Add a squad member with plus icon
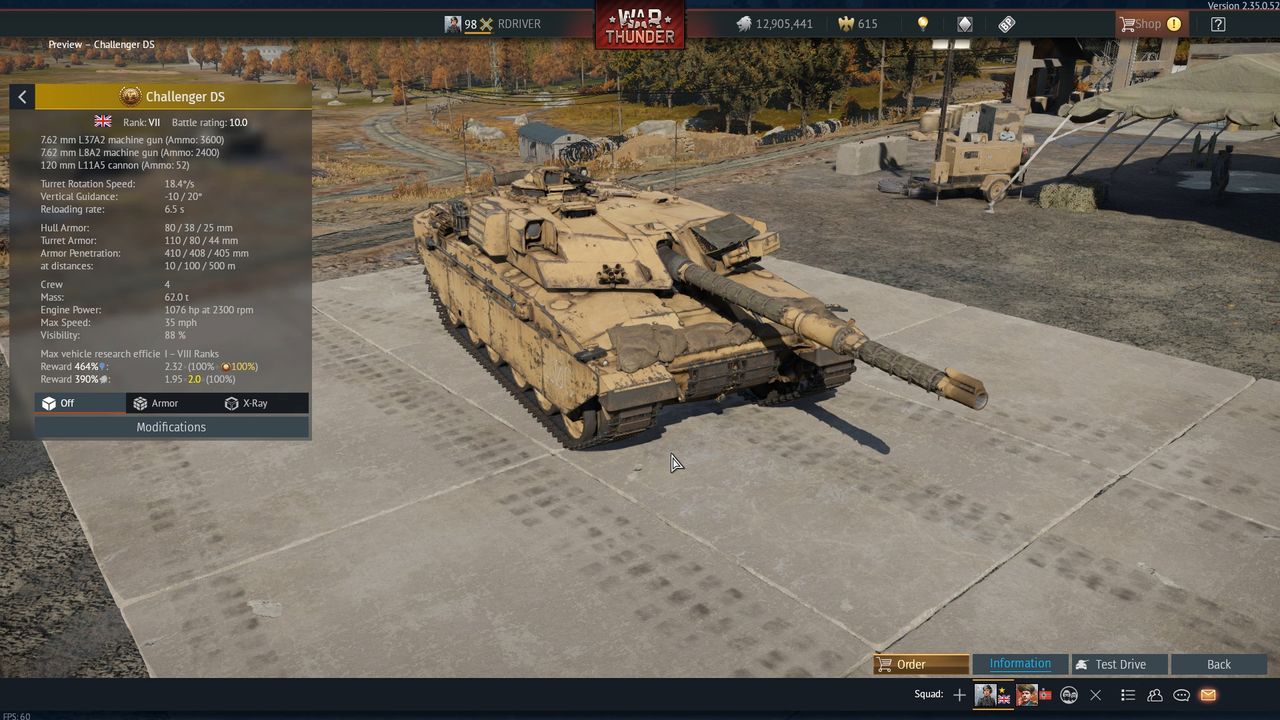Image resolution: width=1280 pixels, height=720 pixels. (x=960, y=695)
